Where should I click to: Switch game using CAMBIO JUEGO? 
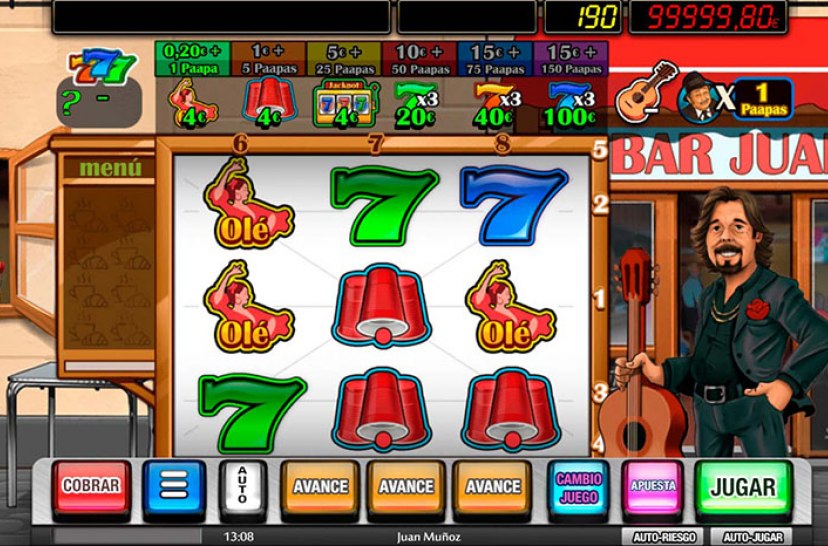point(579,487)
